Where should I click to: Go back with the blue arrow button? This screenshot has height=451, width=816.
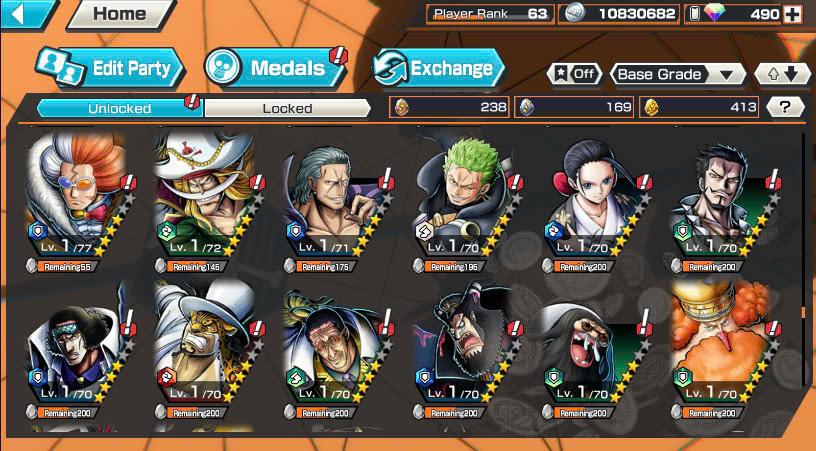click(x=27, y=14)
